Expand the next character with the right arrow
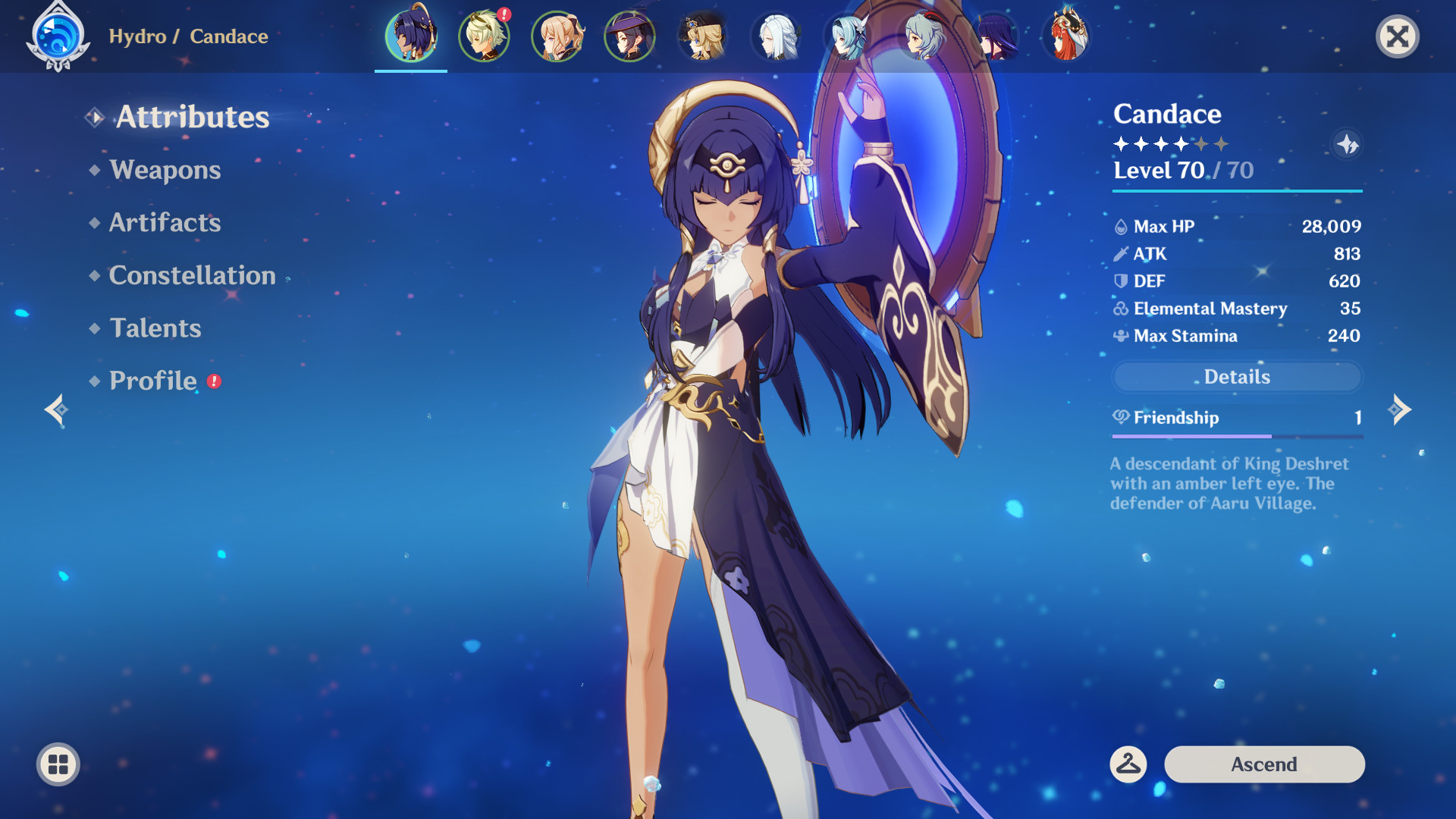 [x=1399, y=409]
